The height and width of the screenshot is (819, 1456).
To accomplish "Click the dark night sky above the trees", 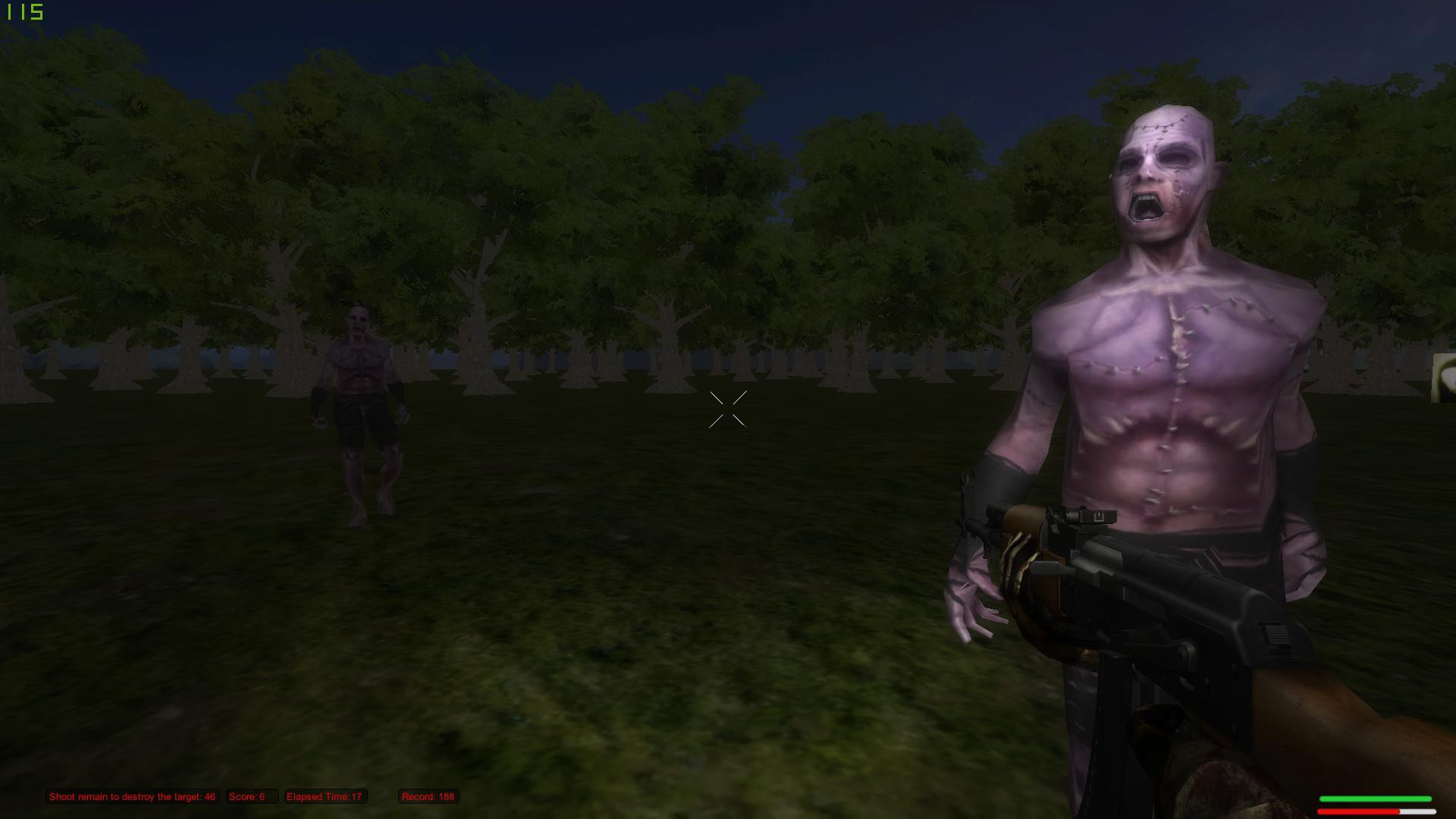I will (x=872, y=45).
